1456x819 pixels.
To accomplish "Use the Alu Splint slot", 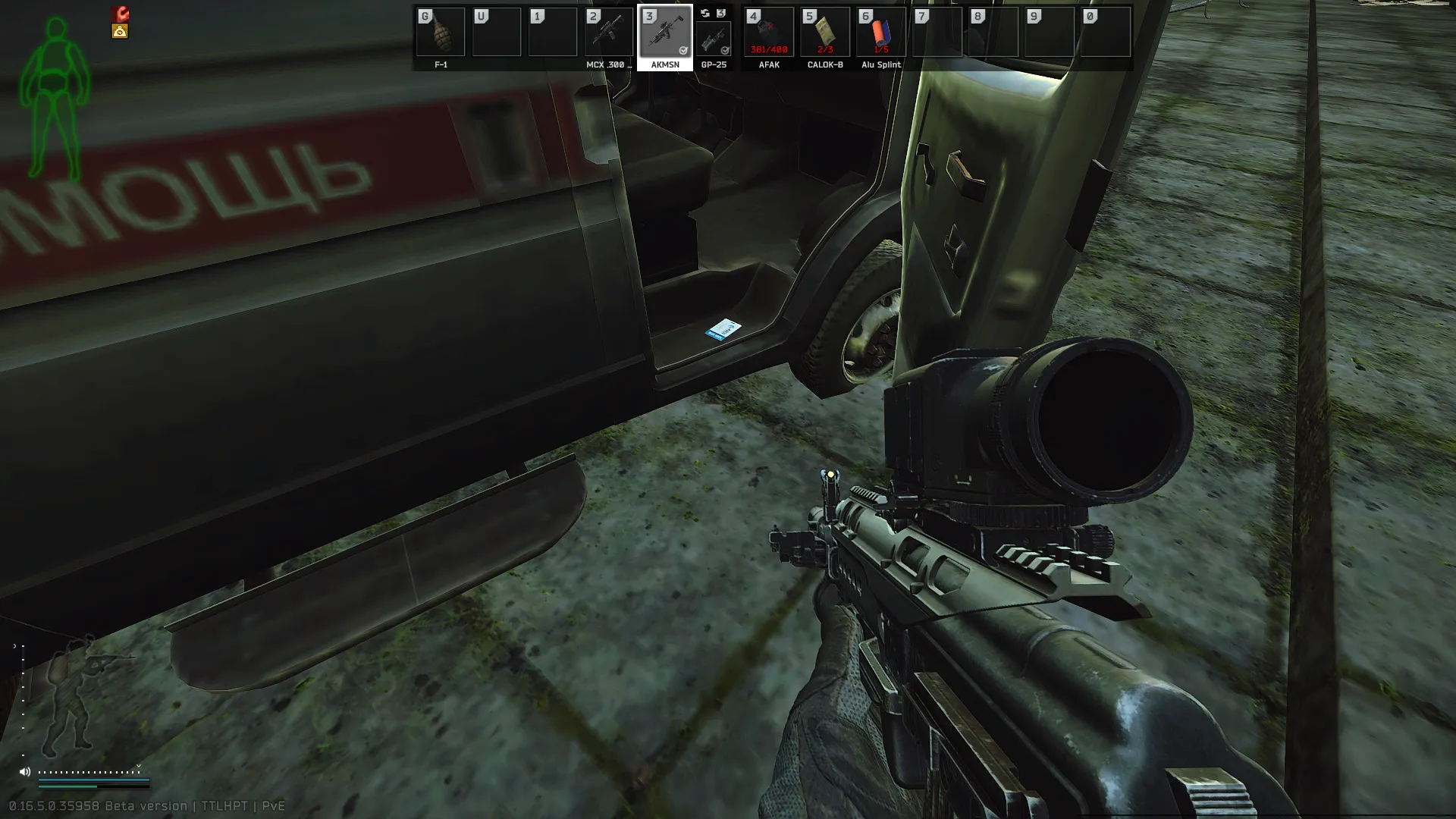I will coord(881,33).
